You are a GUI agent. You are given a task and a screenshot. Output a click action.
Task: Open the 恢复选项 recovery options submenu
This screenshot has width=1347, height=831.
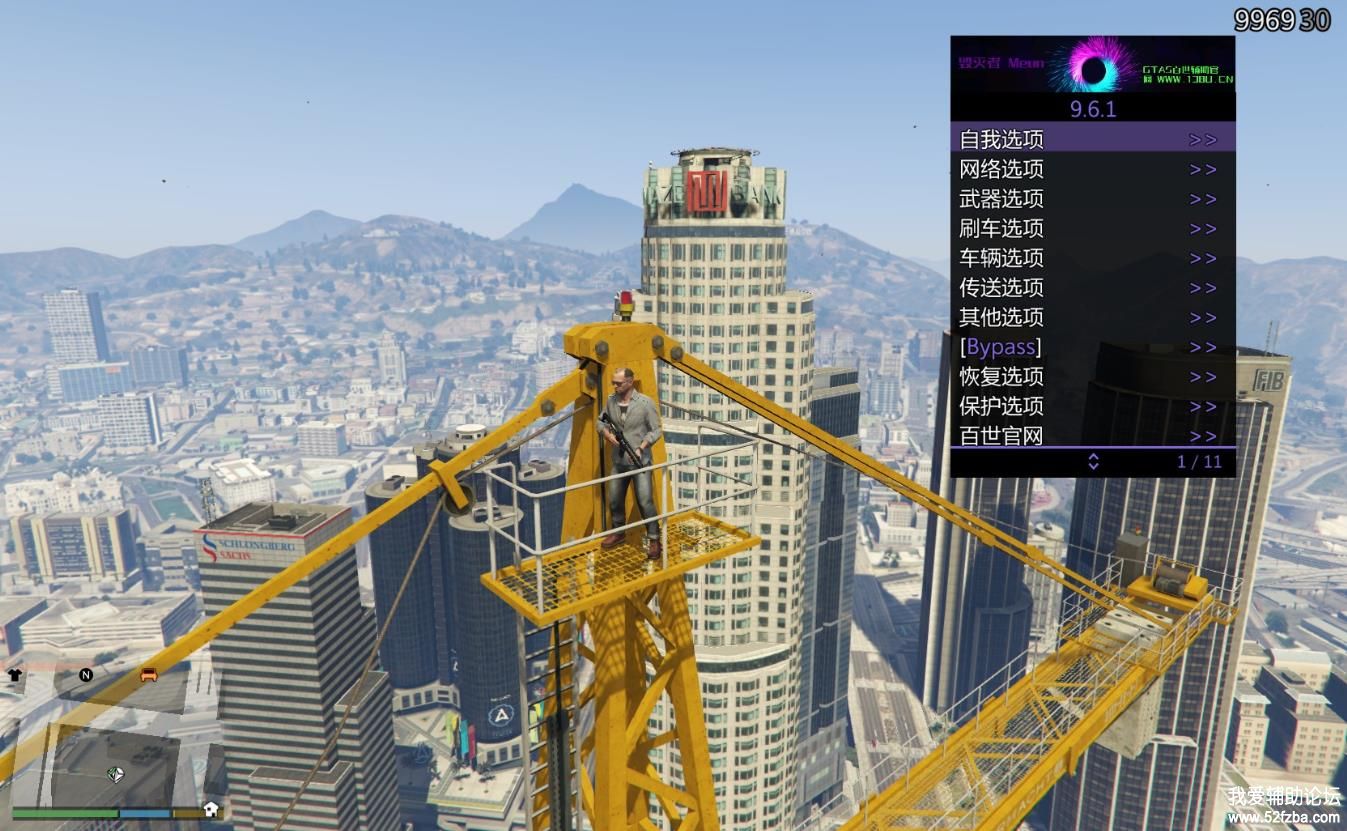(1092, 377)
